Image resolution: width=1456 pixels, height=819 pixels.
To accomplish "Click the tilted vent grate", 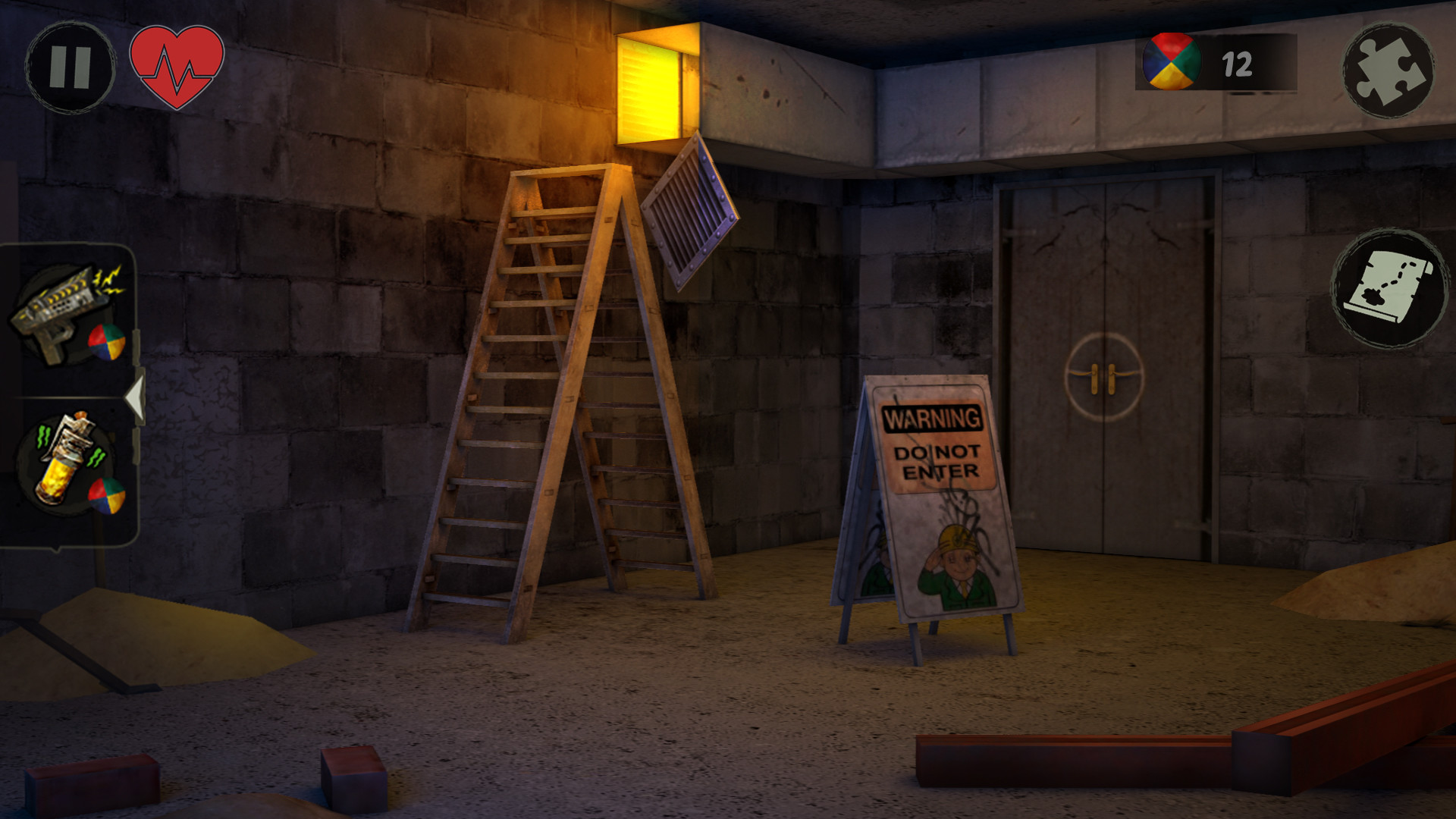I will (x=689, y=209).
